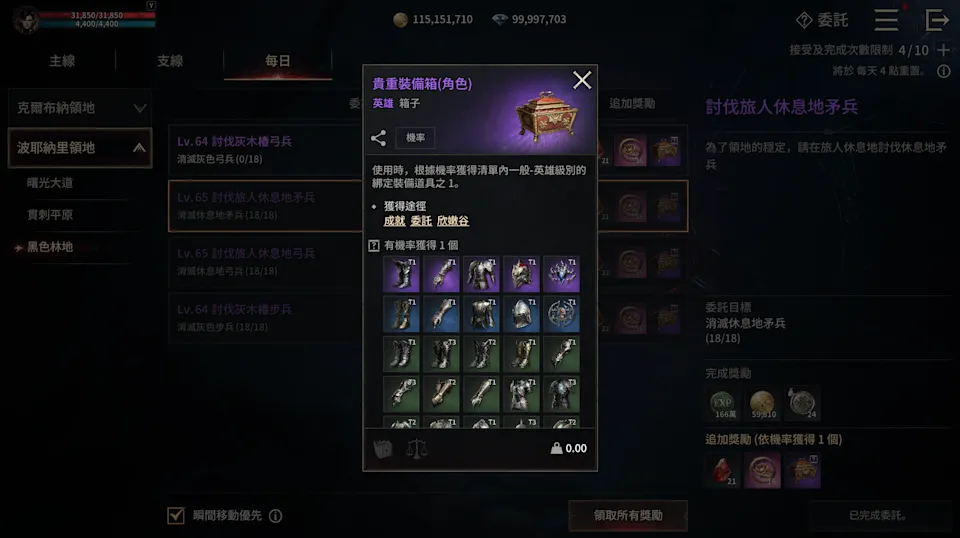Open the 委託 acquisition link

pyautogui.click(x=421, y=221)
